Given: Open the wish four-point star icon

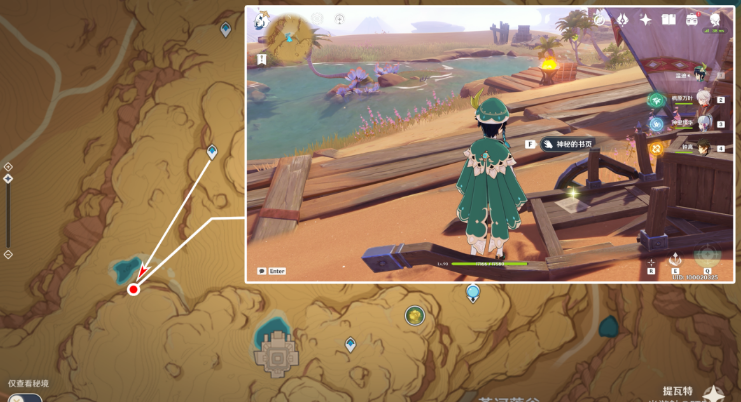Looking at the screenshot, I should (646, 19).
